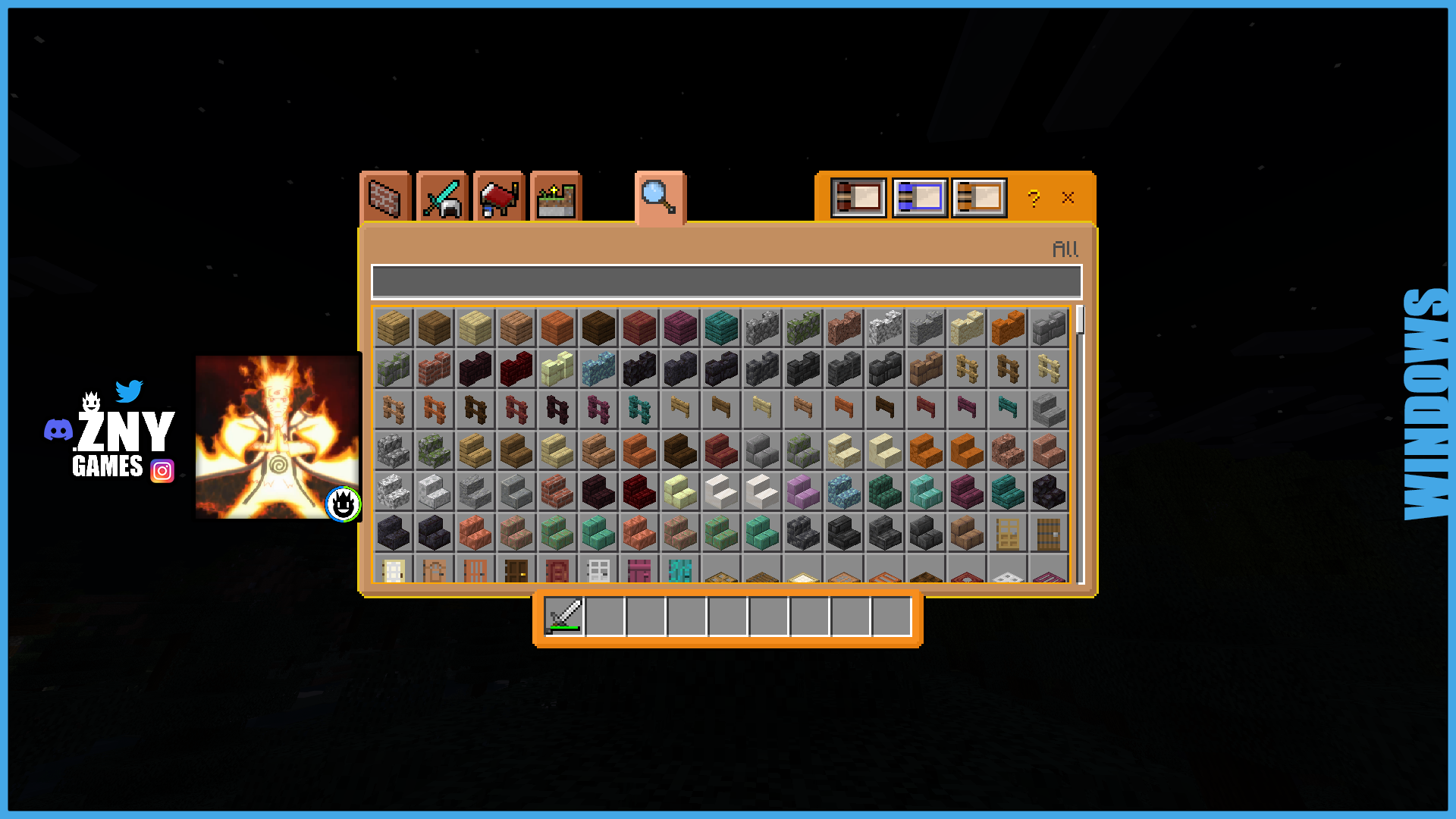Activate the magnifying glass search tab
Viewport: 1456px width, 819px height.
tap(659, 197)
